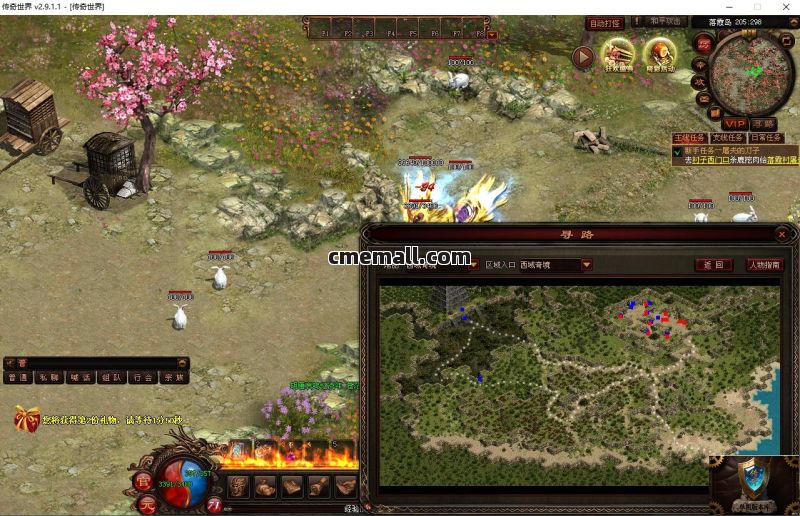Close the 寻路 pathfinding window
This screenshot has height=516, width=800.
(x=781, y=234)
